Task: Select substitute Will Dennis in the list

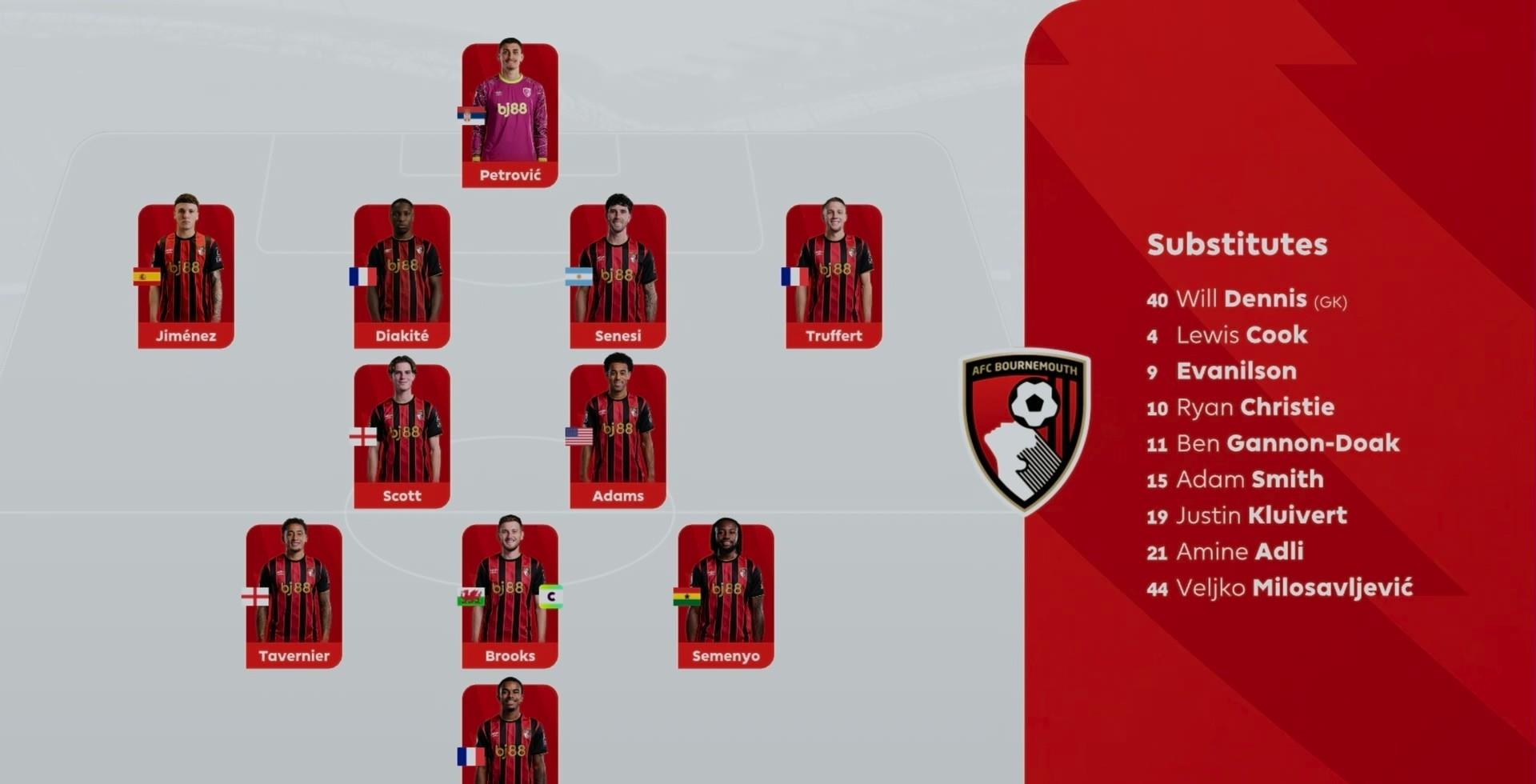Action: point(1246,299)
